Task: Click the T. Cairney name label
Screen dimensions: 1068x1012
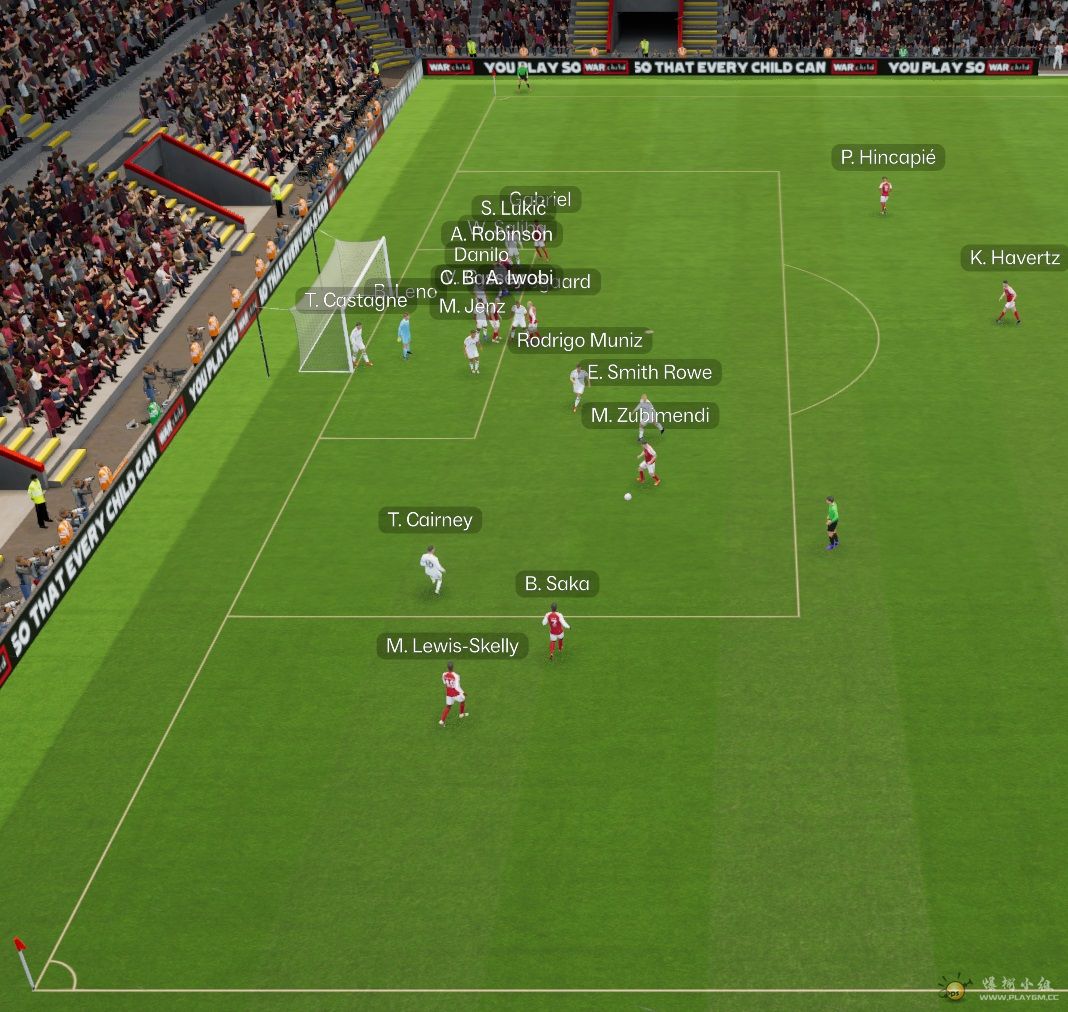Action: click(x=430, y=520)
